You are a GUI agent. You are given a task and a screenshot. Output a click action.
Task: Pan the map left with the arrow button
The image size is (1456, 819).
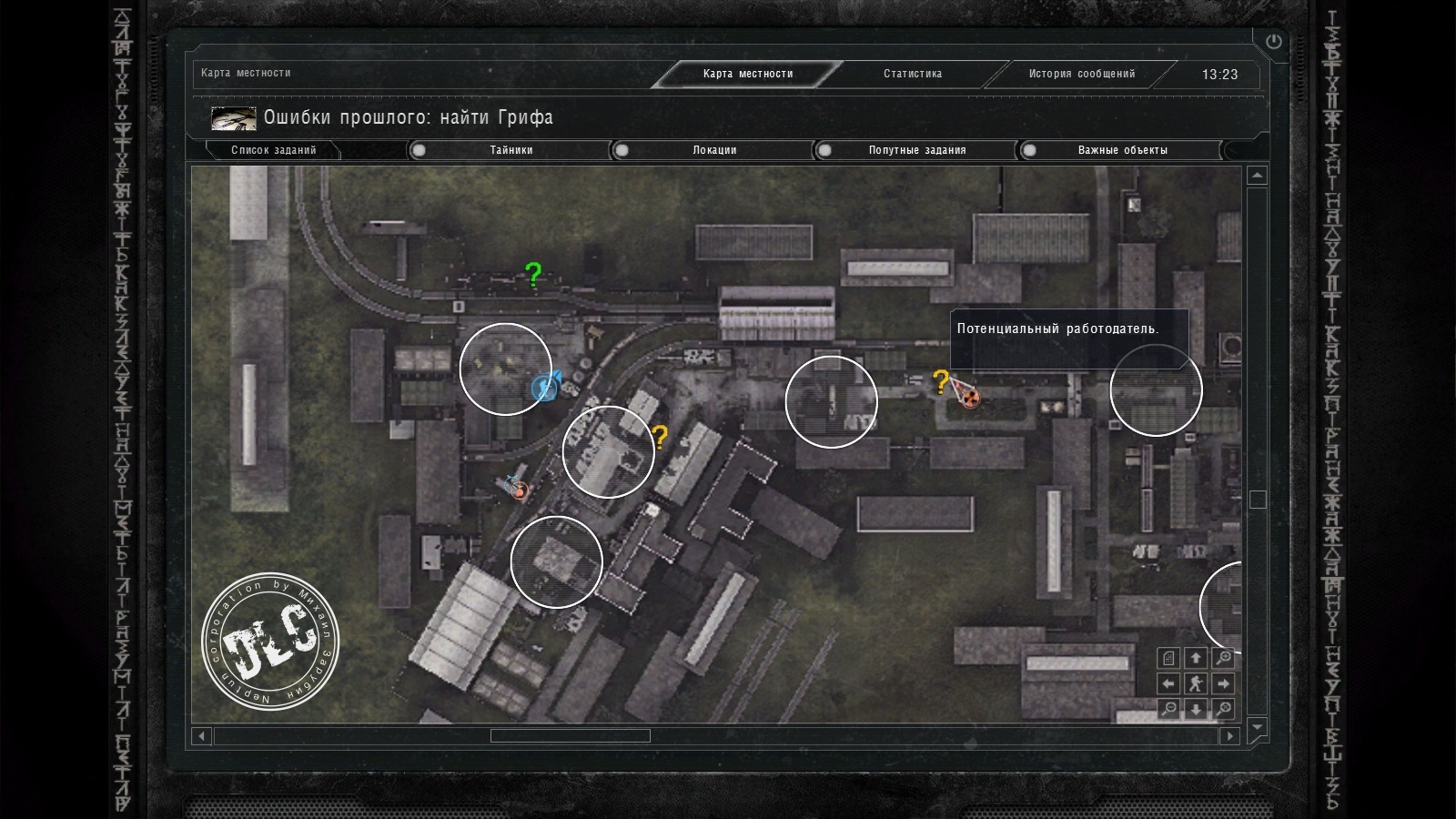1169,683
